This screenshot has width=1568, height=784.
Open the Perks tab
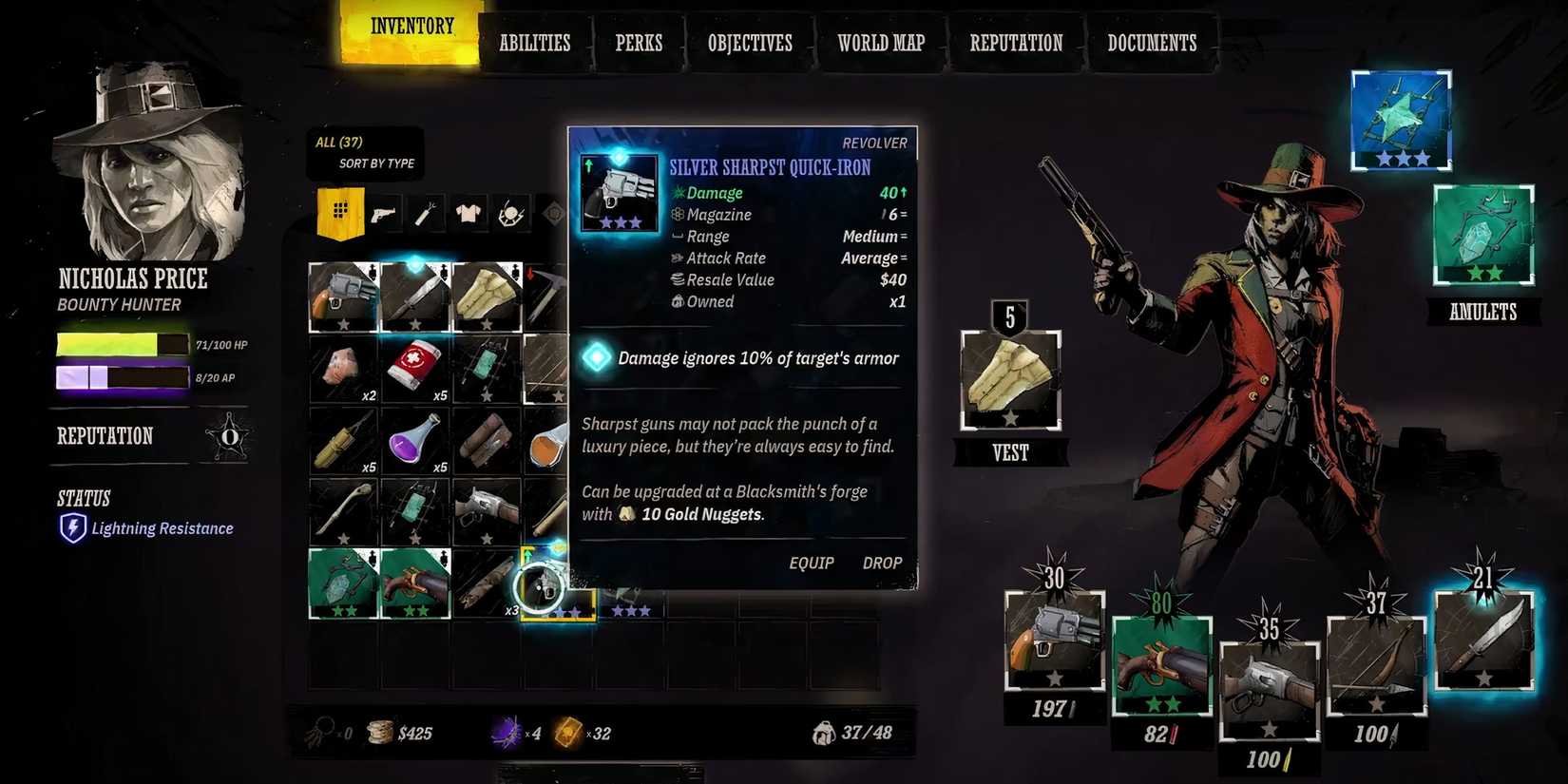coord(639,43)
